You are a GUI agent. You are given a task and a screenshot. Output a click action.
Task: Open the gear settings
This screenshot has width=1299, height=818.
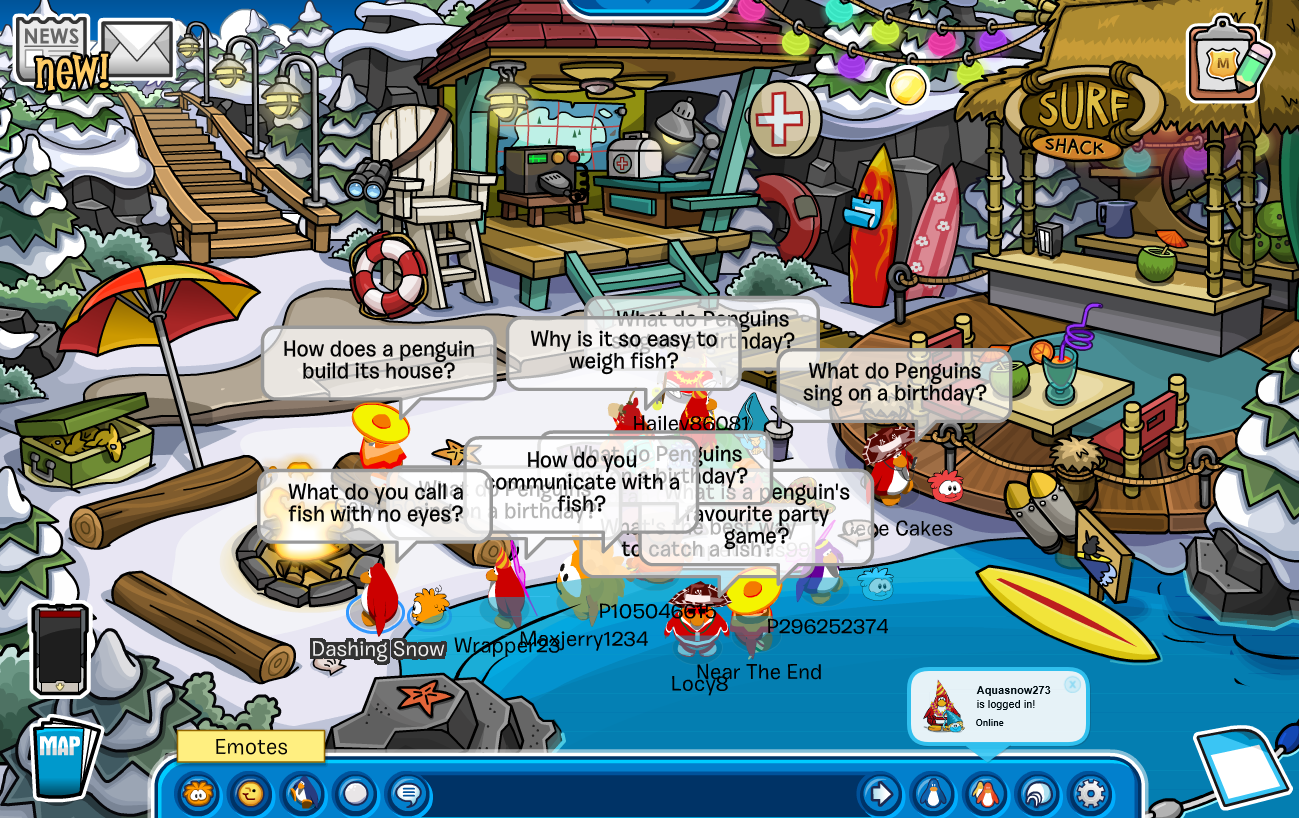1089,795
